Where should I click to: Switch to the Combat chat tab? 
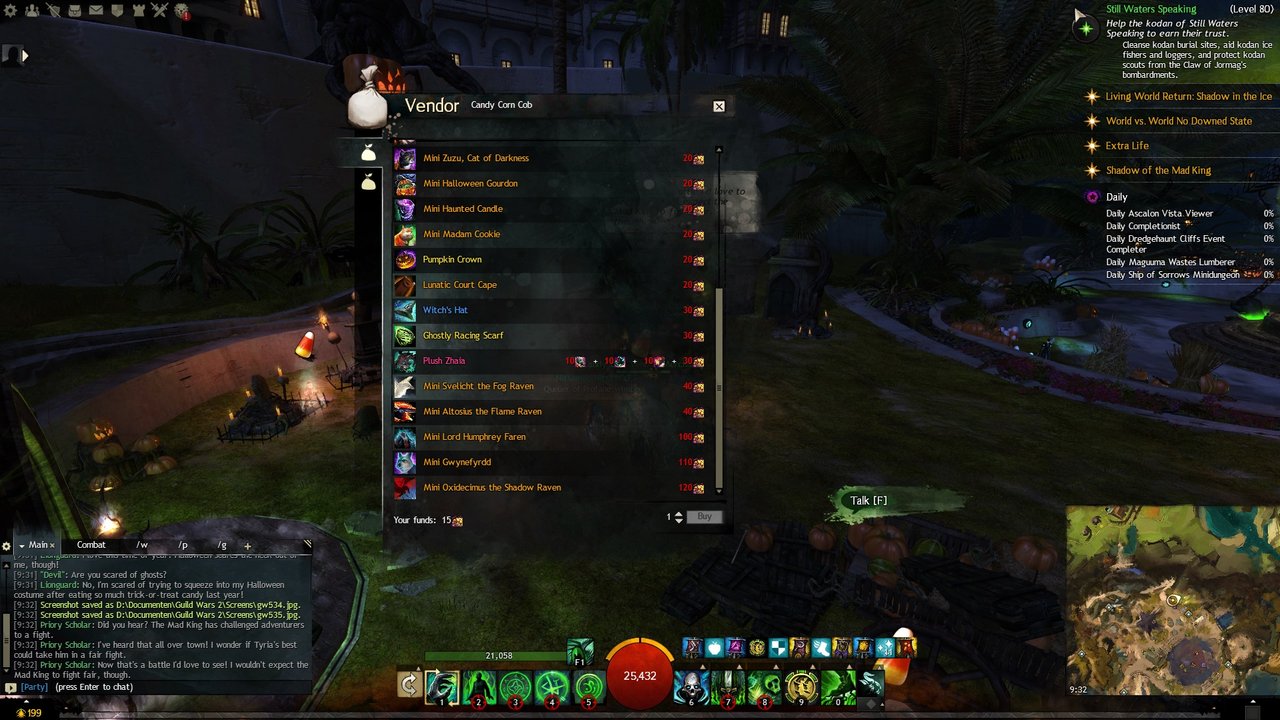click(91, 545)
